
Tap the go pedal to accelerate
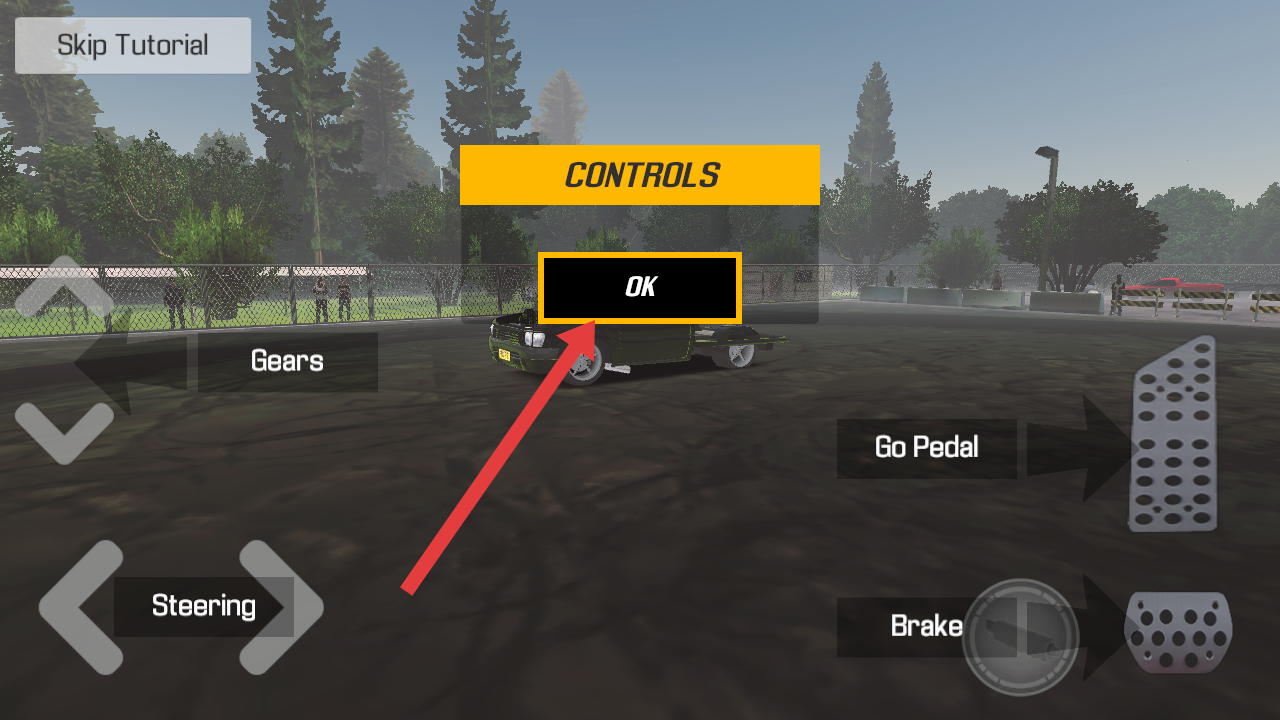pyautogui.click(x=1174, y=435)
